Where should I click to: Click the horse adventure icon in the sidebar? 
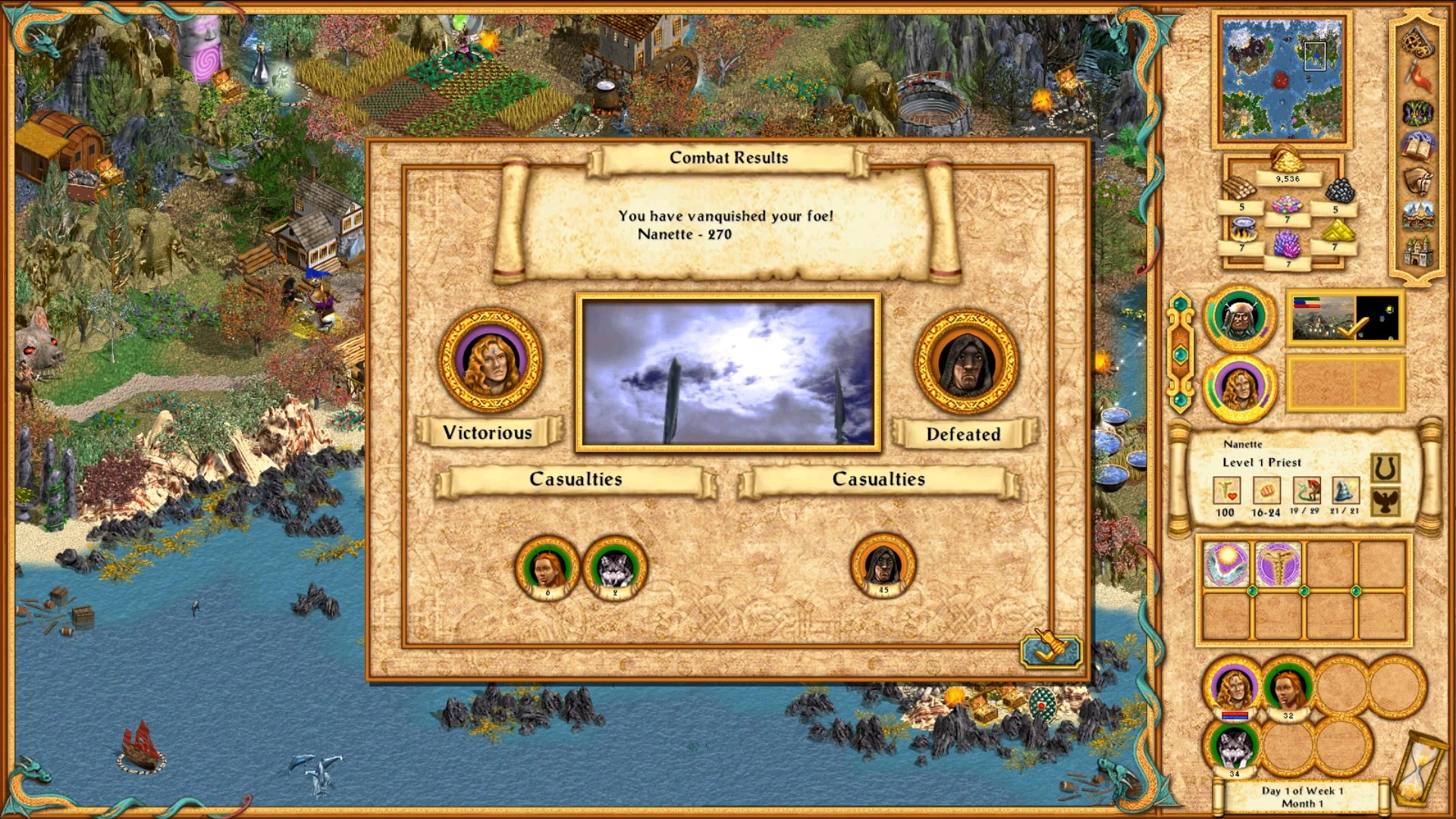pyautogui.click(x=1417, y=180)
